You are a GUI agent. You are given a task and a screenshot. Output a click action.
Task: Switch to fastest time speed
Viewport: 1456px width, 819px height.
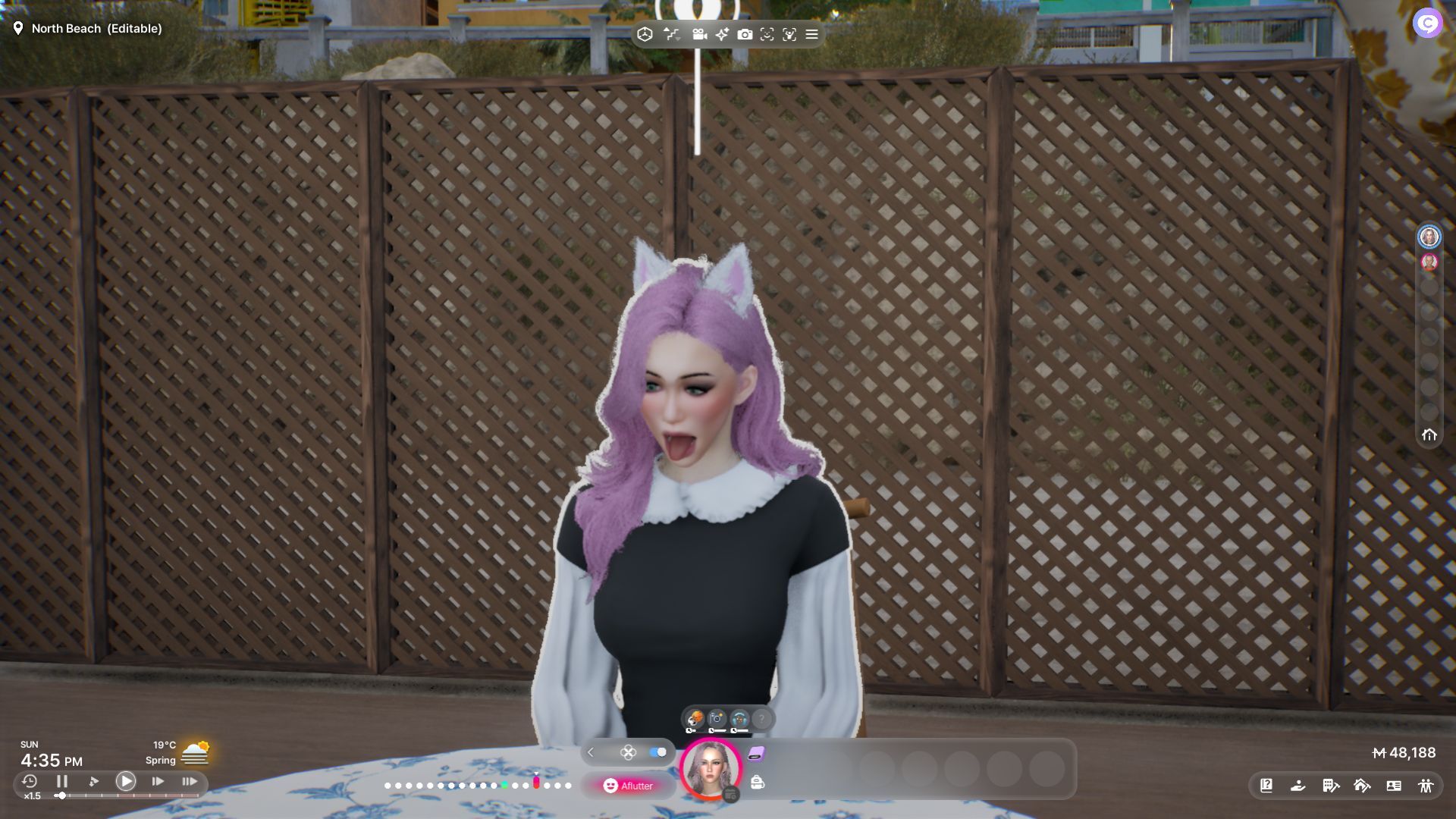pyautogui.click(x=190, y=781)
